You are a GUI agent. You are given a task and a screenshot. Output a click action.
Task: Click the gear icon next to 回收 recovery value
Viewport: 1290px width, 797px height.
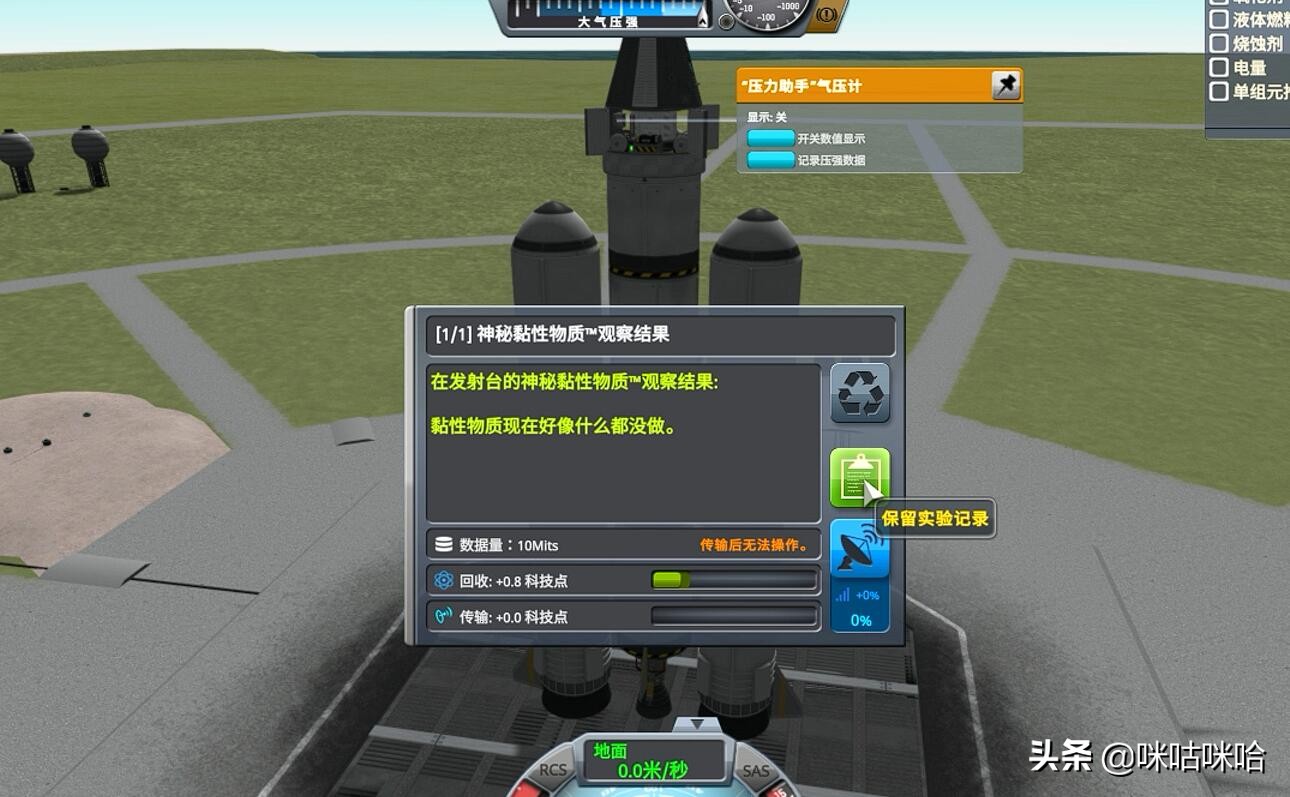pyautogui.click(x=441, y=580)
